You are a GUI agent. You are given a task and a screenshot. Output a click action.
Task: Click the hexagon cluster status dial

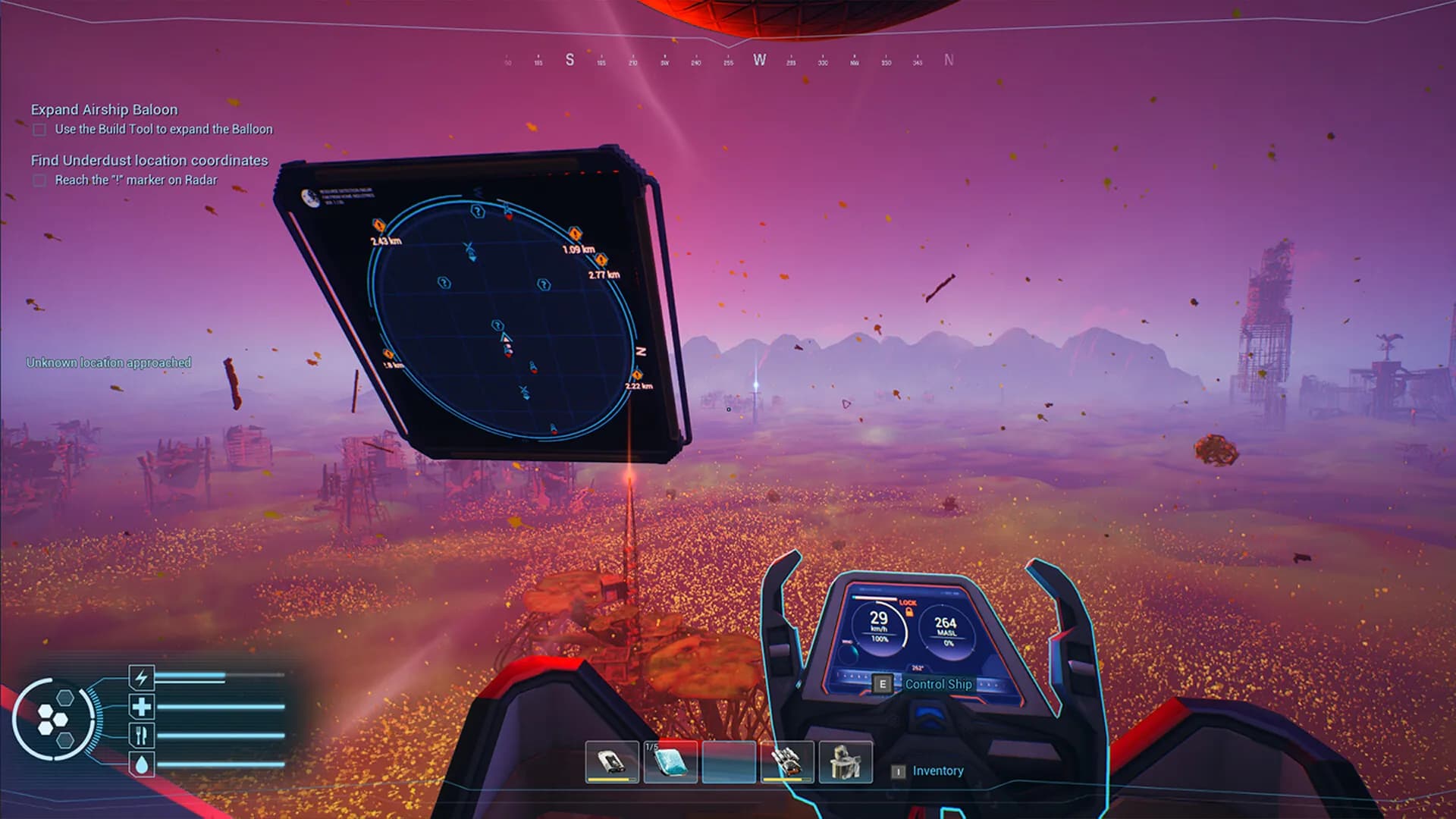tap(54, 719)
